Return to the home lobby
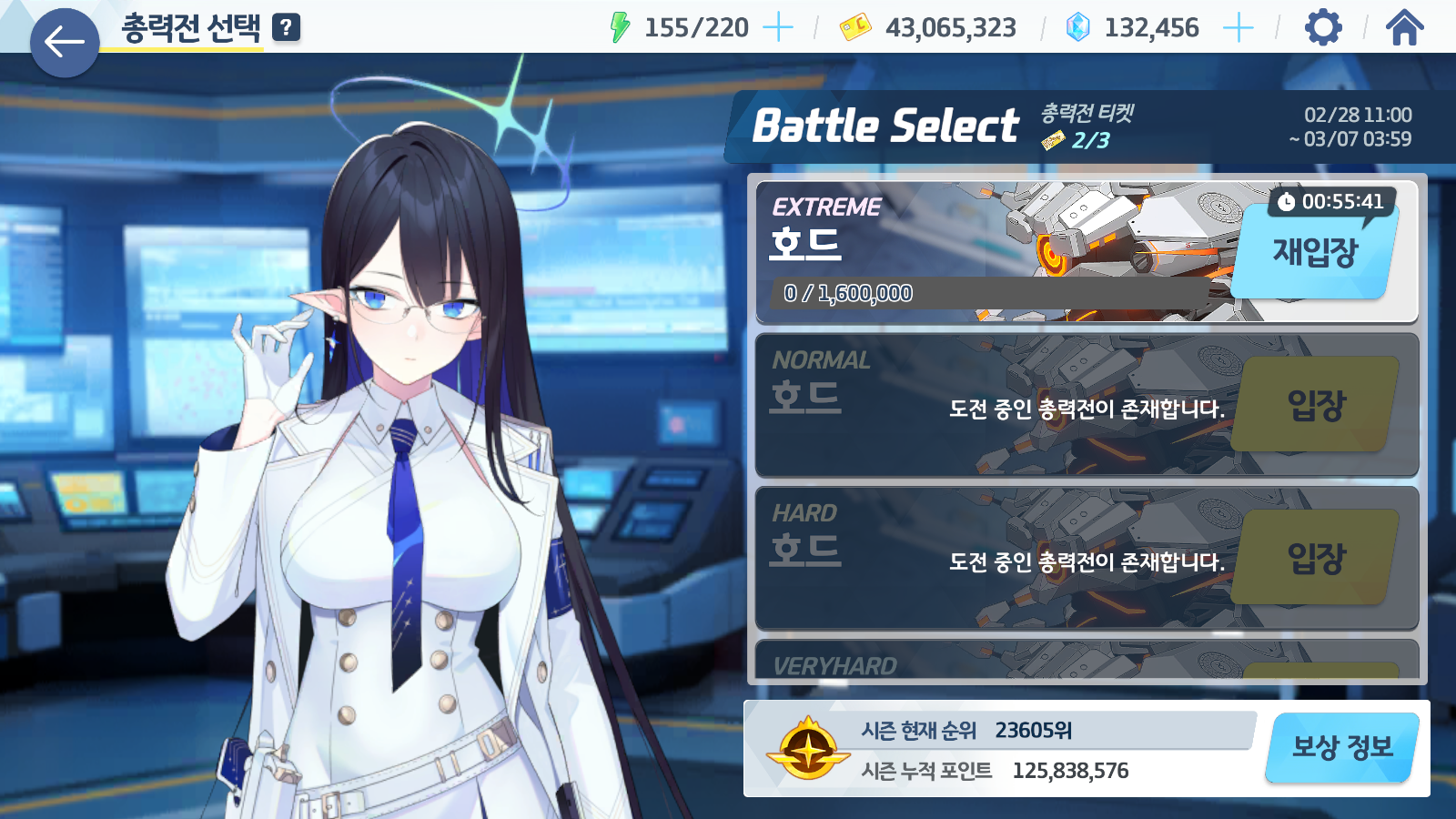Viewport: 1456px width, 819px height. 1404,27
